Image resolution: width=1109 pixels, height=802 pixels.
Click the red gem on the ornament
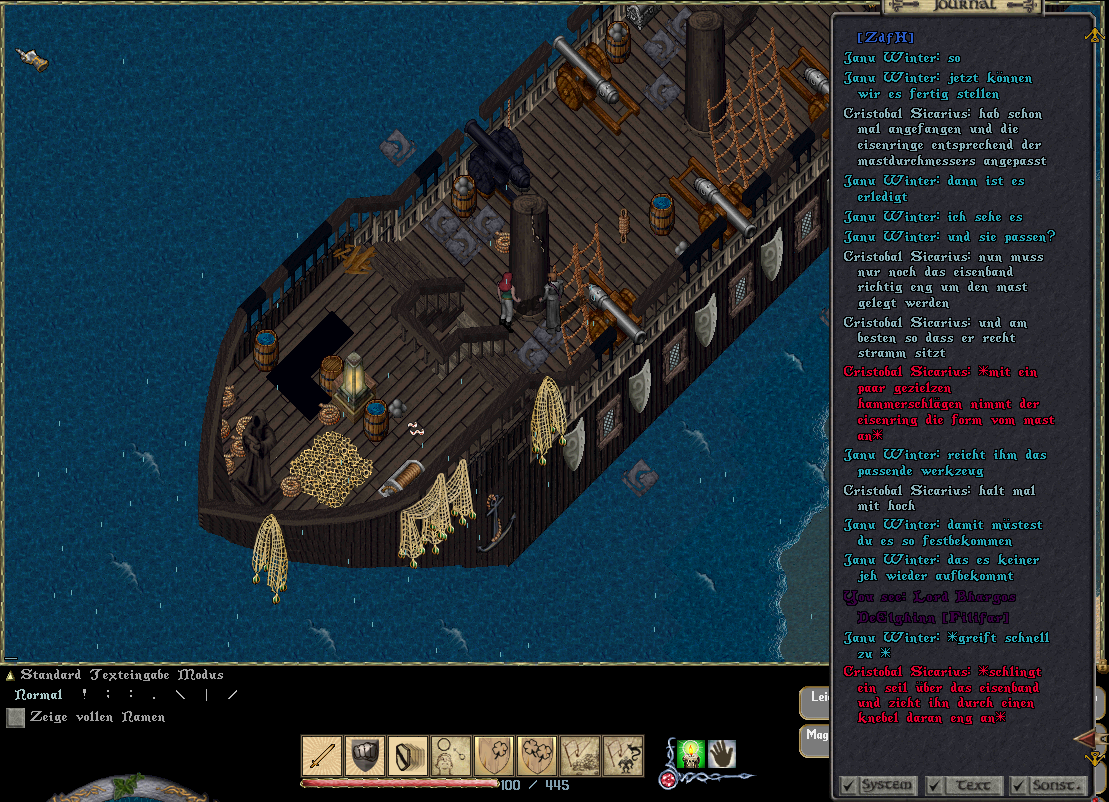tap(667, 780)
